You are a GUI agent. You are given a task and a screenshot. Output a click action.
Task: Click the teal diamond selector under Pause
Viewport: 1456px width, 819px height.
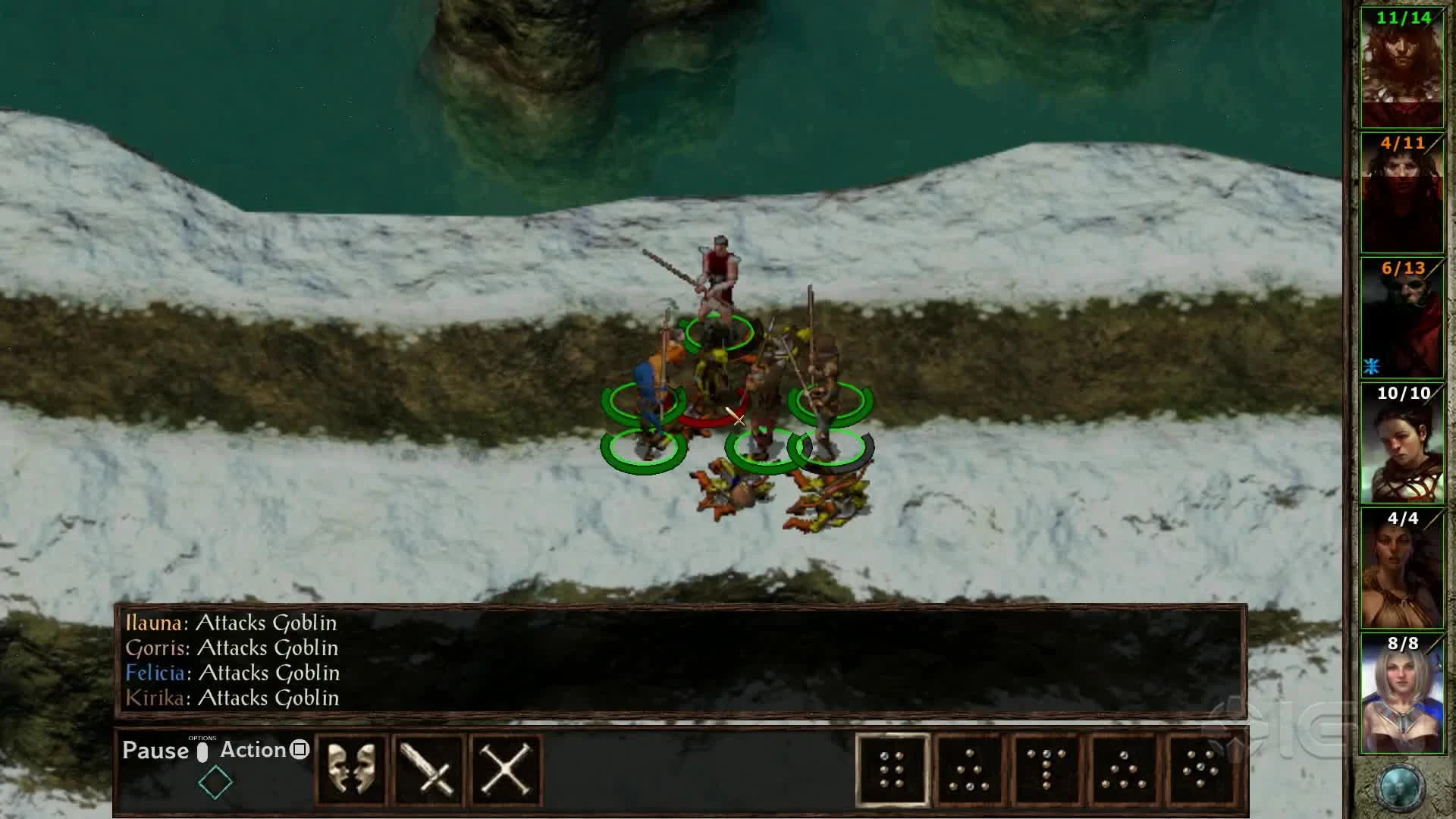coord(215,781)
